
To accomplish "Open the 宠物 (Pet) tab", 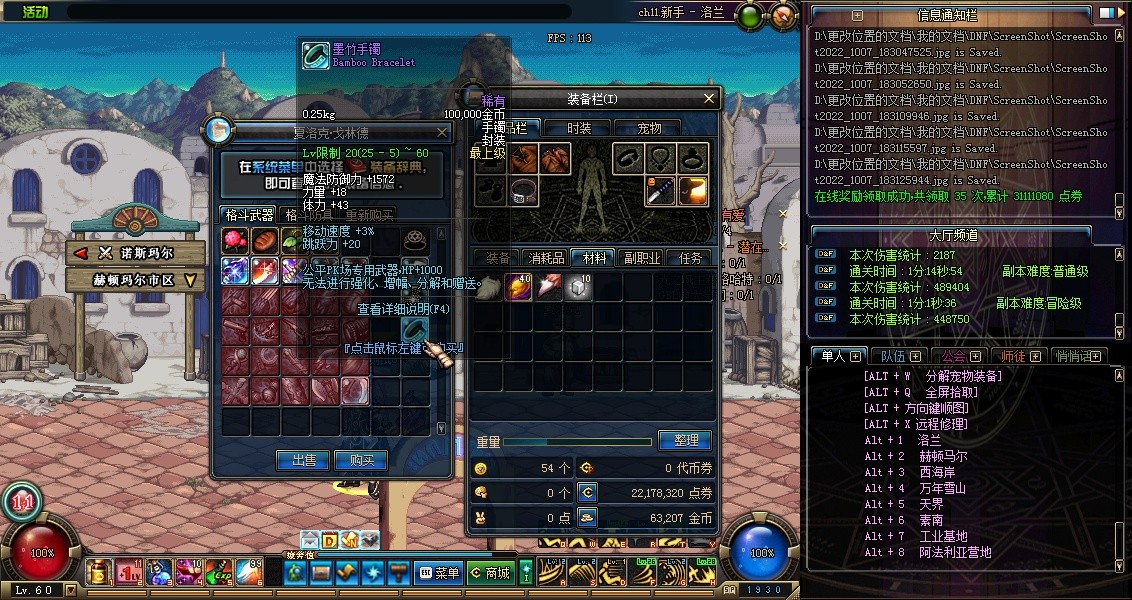I will [650, 128].
